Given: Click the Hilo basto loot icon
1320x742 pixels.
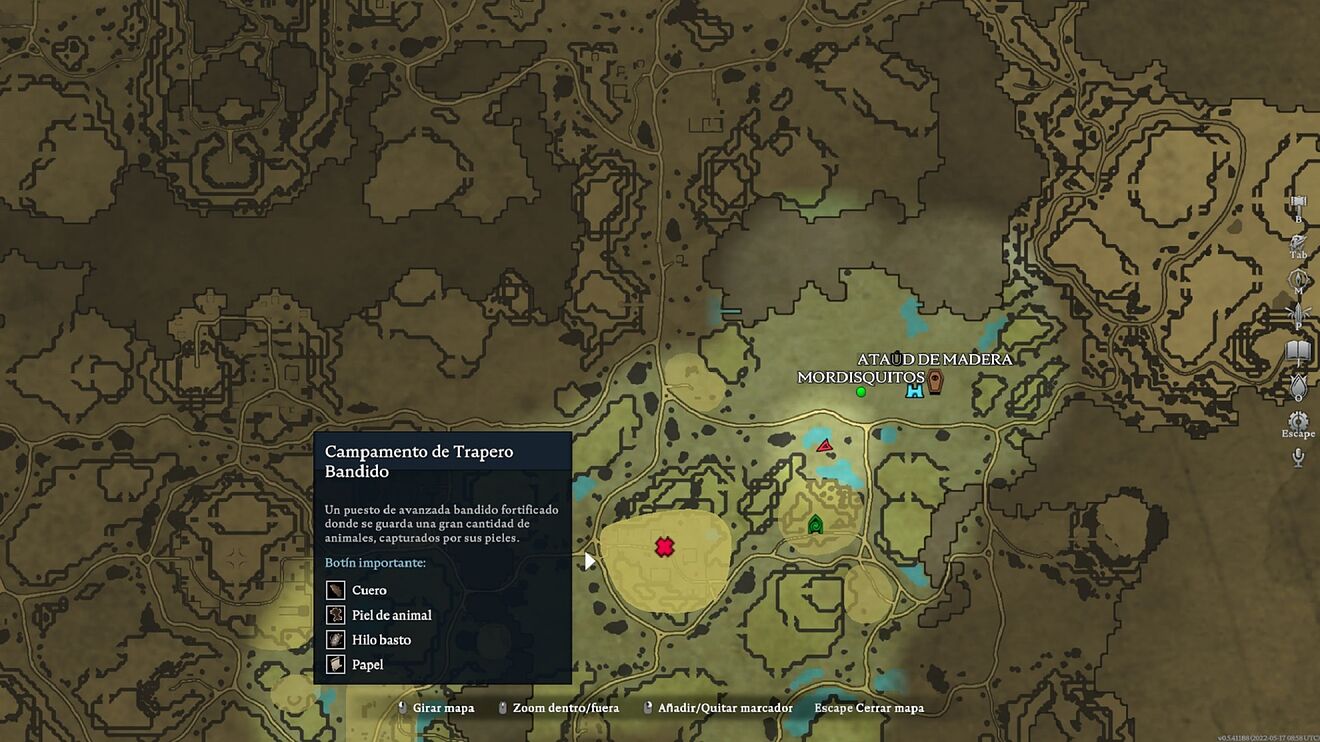Looking at the screenshot, I should pyautogui.click(x=336, y=640).
